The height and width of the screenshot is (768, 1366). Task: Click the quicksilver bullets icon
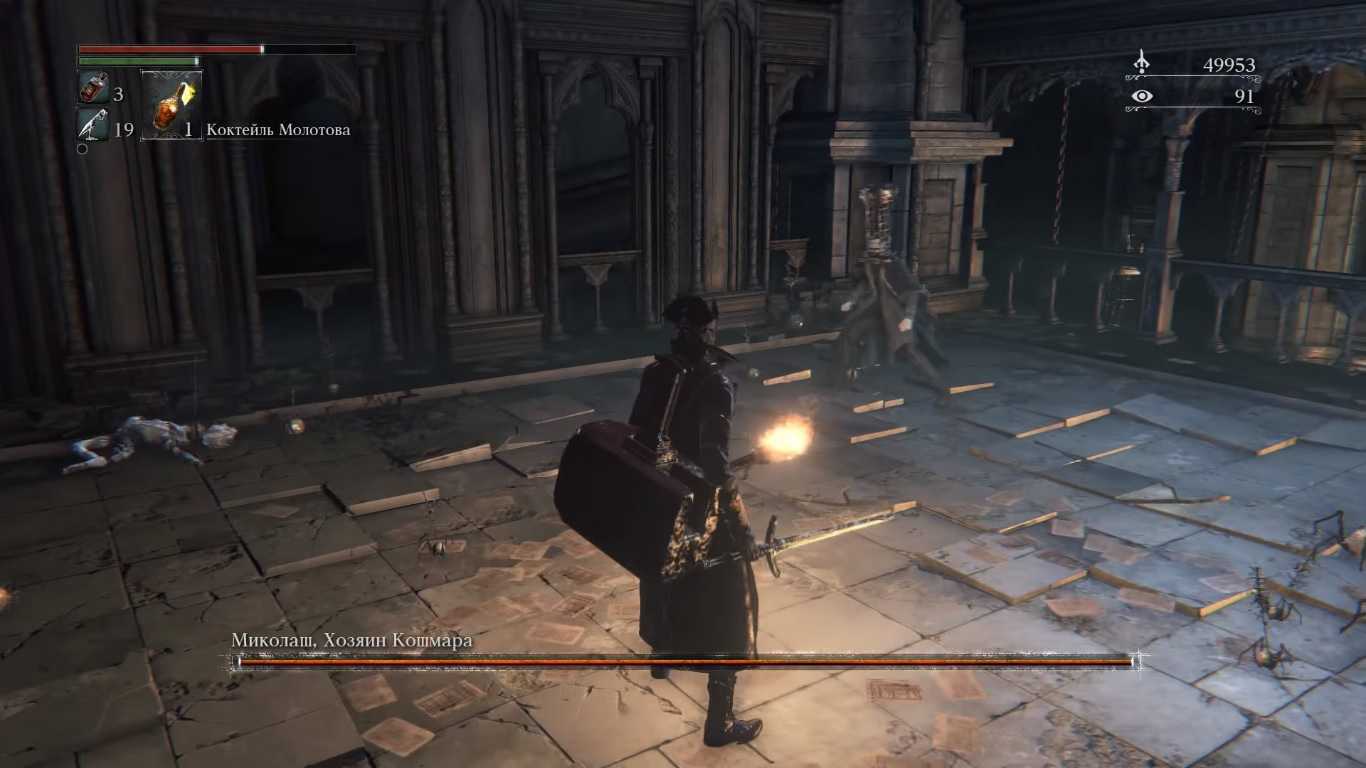(93, 125)
